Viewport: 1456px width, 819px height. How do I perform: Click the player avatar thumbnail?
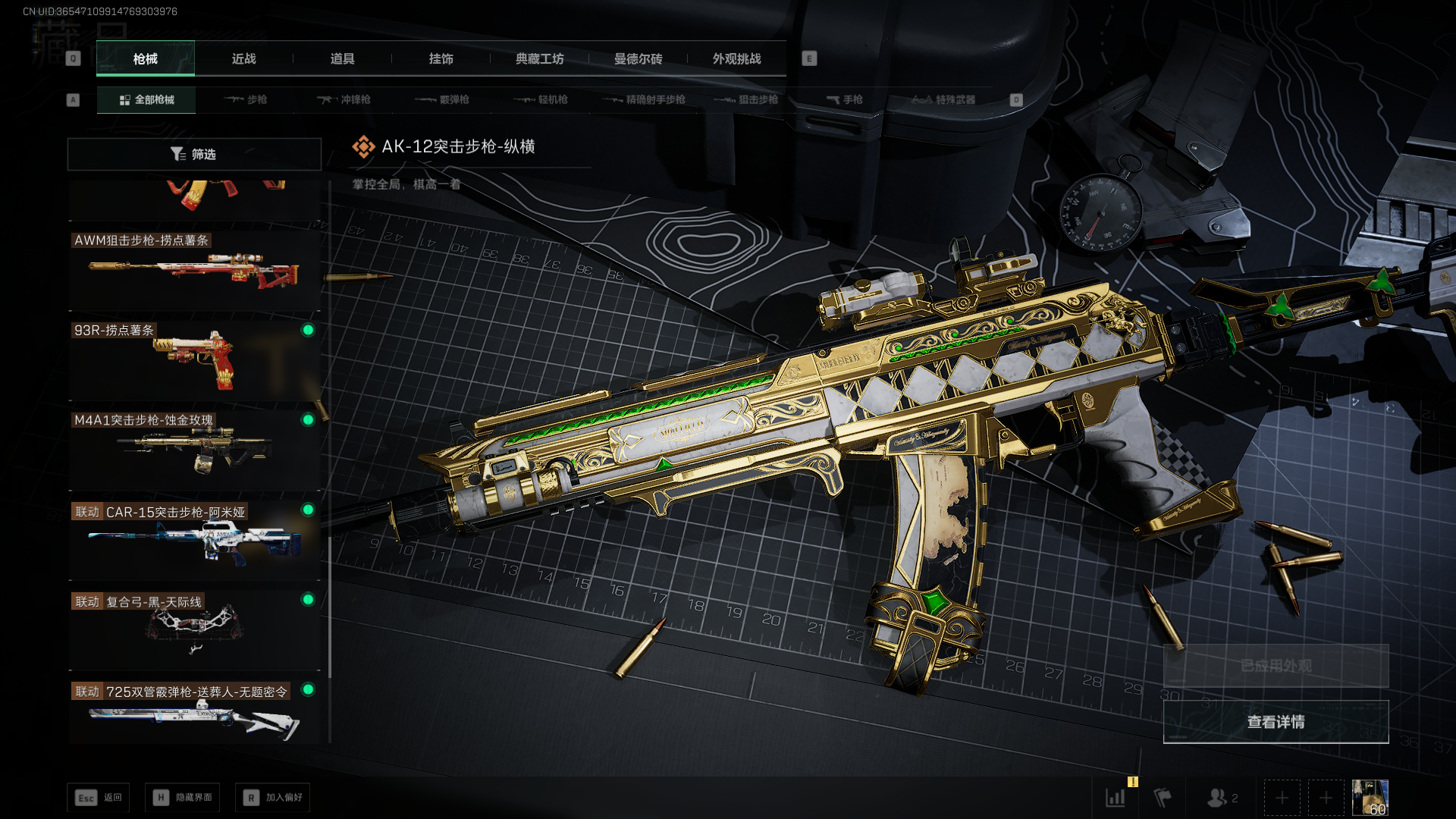1370,798
